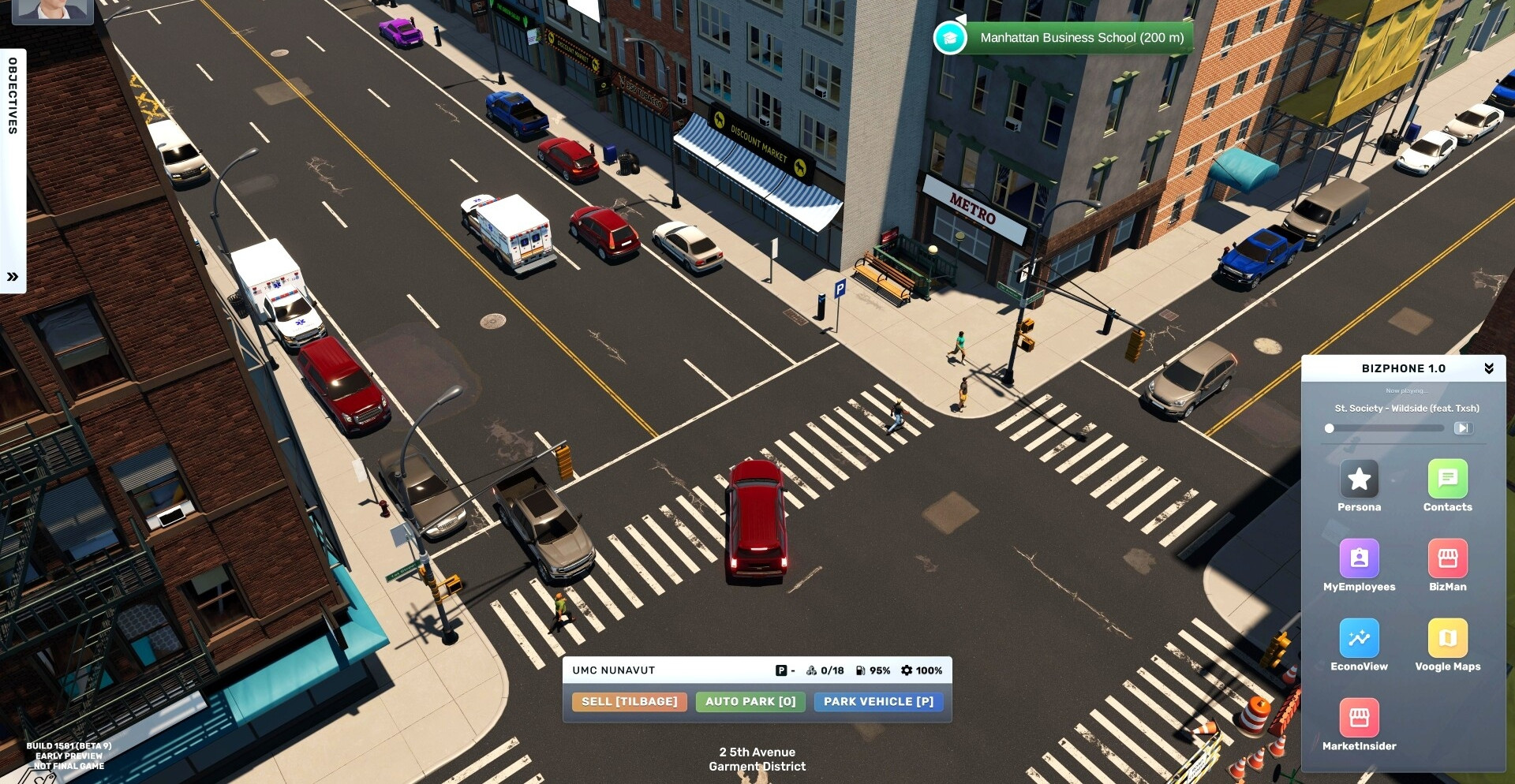The width and height of the screenshot is (1515, 784).
Task: Expand the Objectives side panel
Action: pyautogui.click(x=13, y=277)
